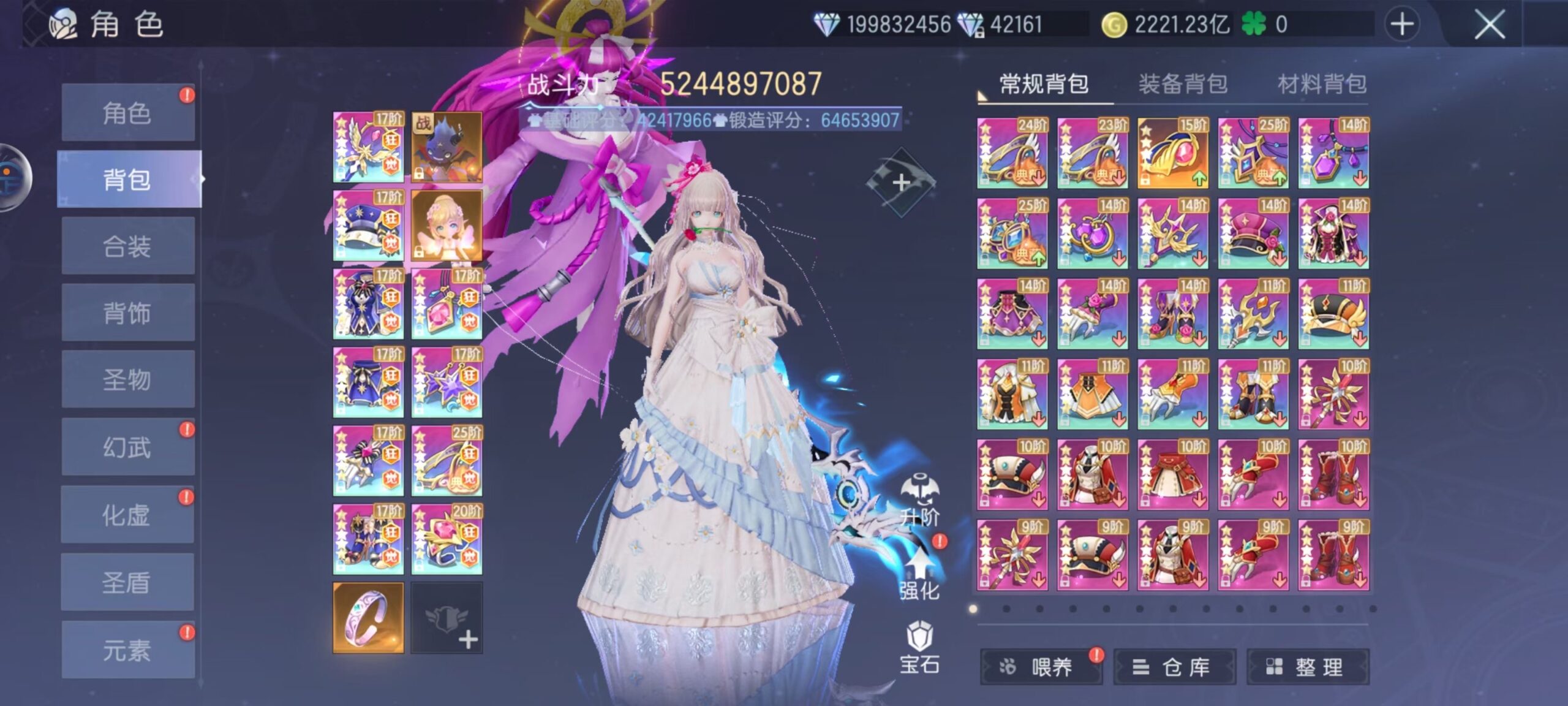
Task: Click the 喂养 button
Action: pyautogui.click(x=1041, y=667)
